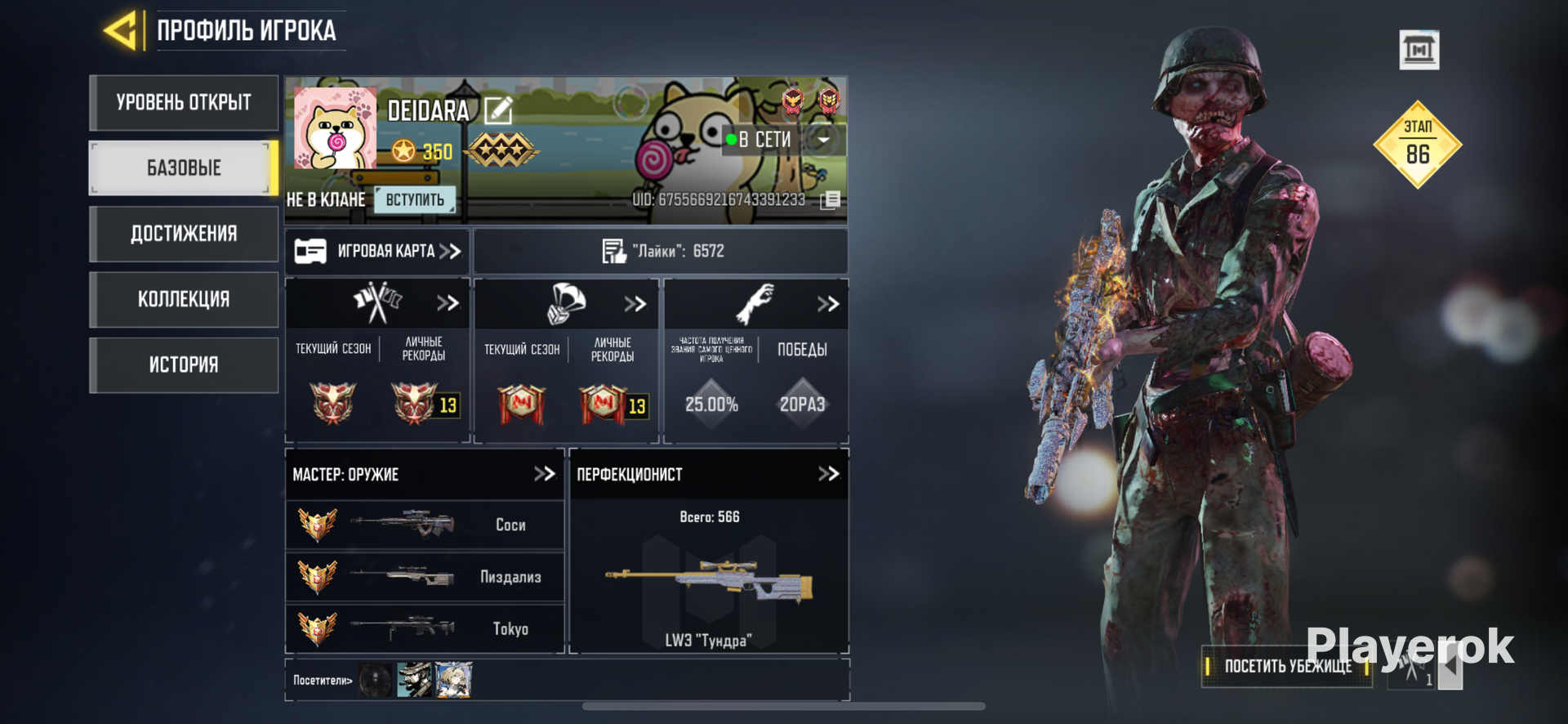The width and height of the screenshot is (1568, 724).
Task: Click the ПОСЕТИТЬ УБЕЖИЩЕ button
Action: point(1286,666)
